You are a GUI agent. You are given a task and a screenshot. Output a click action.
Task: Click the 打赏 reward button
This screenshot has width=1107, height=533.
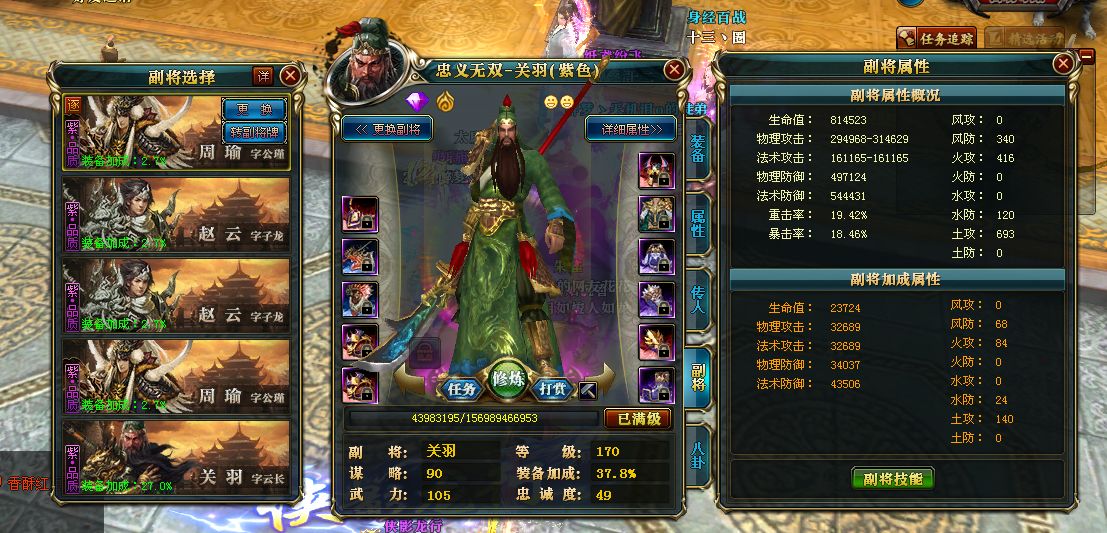555,386
